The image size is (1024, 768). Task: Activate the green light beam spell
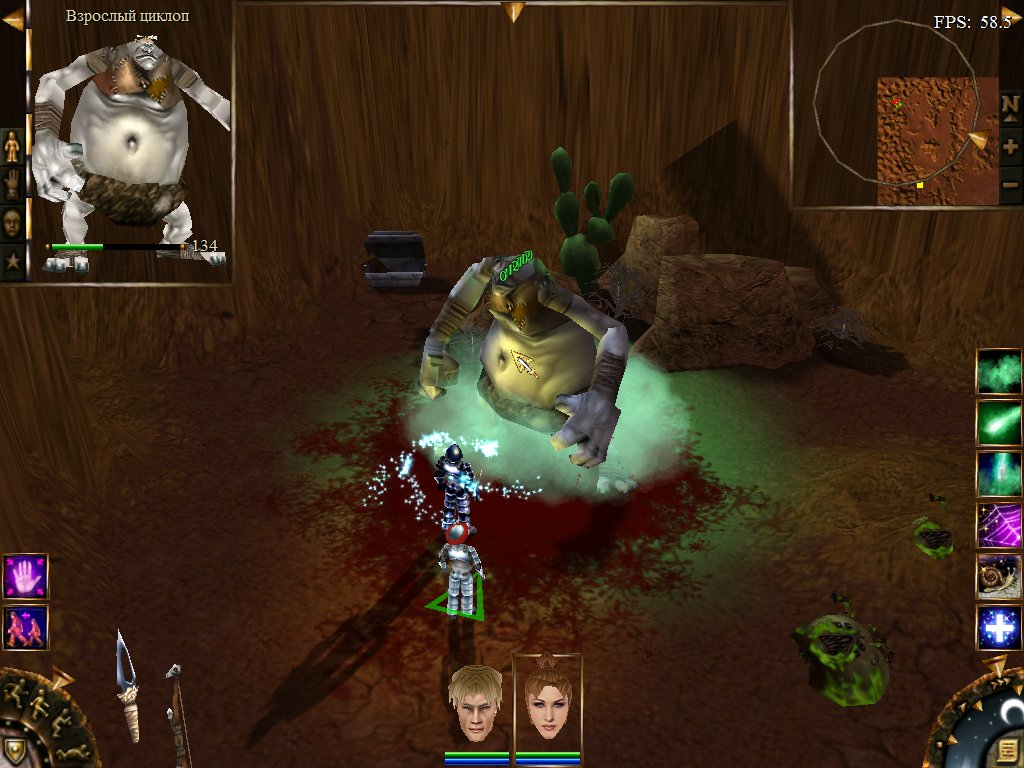tap(999, 474)
